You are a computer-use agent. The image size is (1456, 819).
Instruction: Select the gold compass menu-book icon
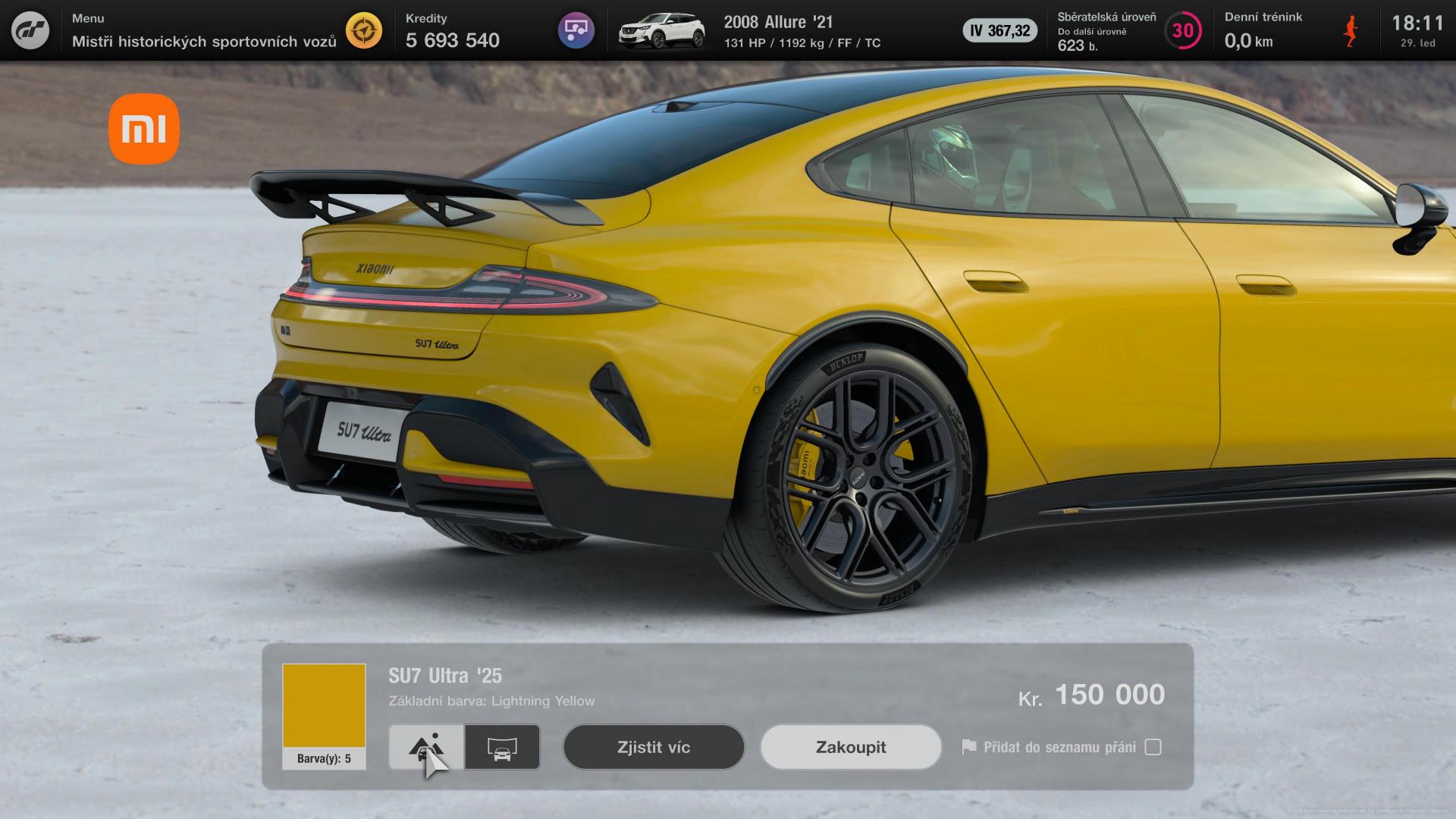[364, 30]
